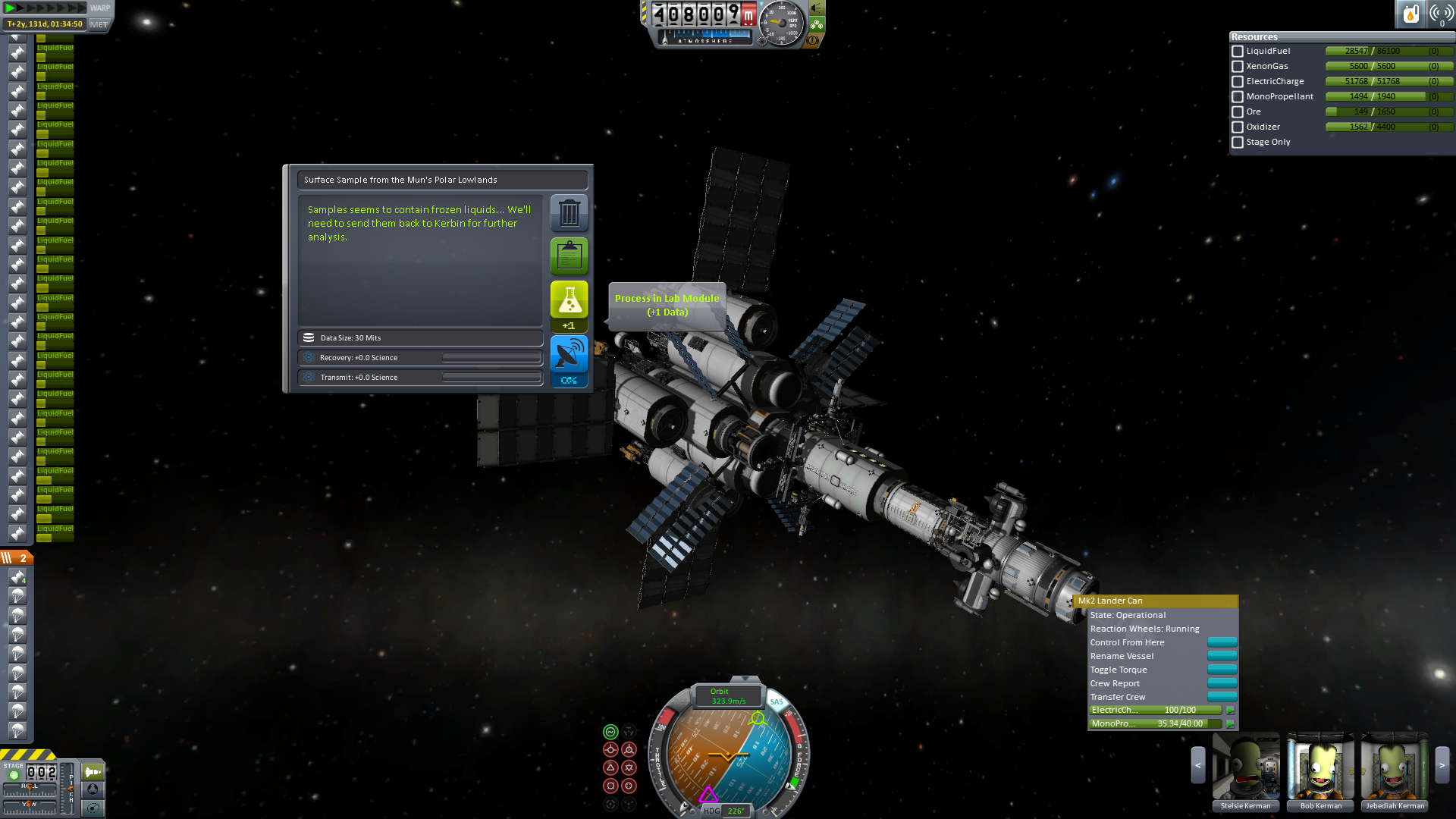
Task: Show previous crew portraits with left arrow
Action: (1198, 765)
